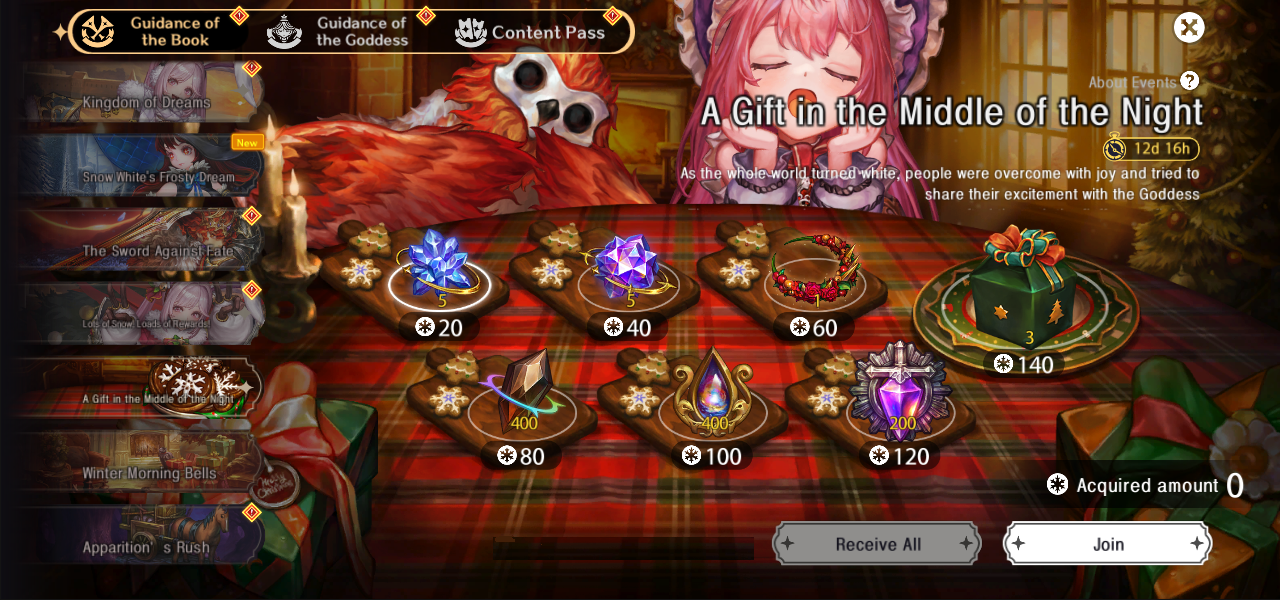The image size is (1280, 600).
Task: Select Lots of Snow! Loads of Rewards! event
Action: 145,323
